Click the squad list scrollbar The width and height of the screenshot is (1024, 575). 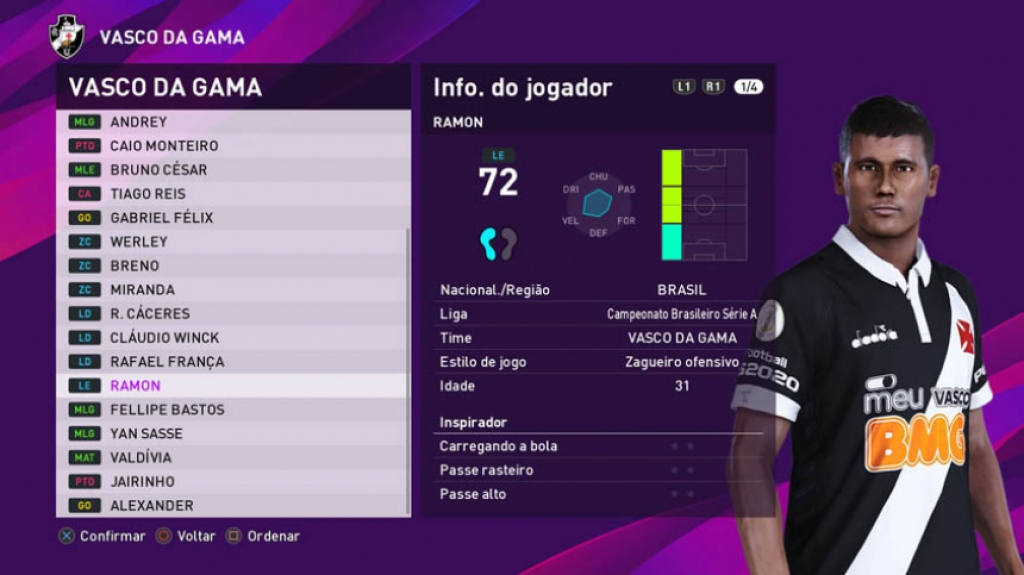408,370
